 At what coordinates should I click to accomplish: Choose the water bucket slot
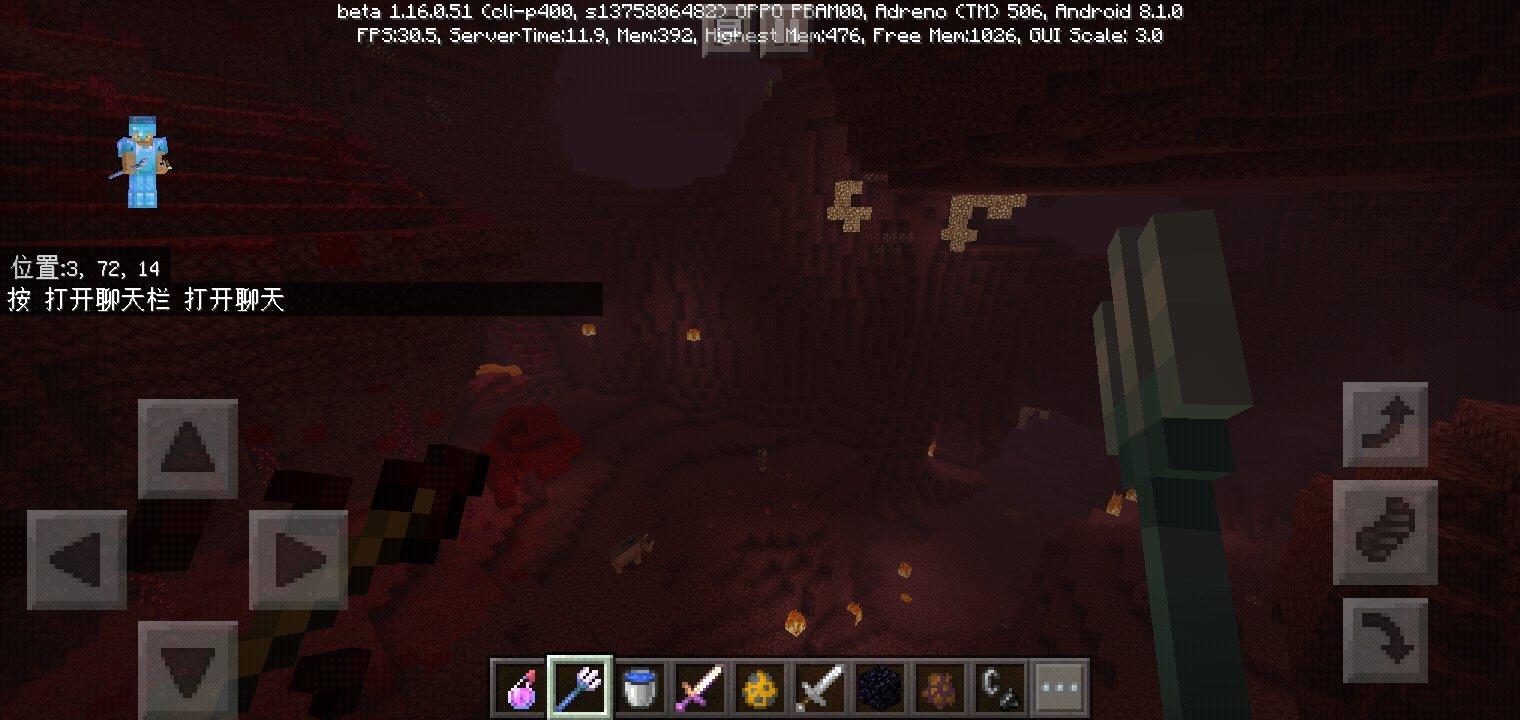[641, 687]
